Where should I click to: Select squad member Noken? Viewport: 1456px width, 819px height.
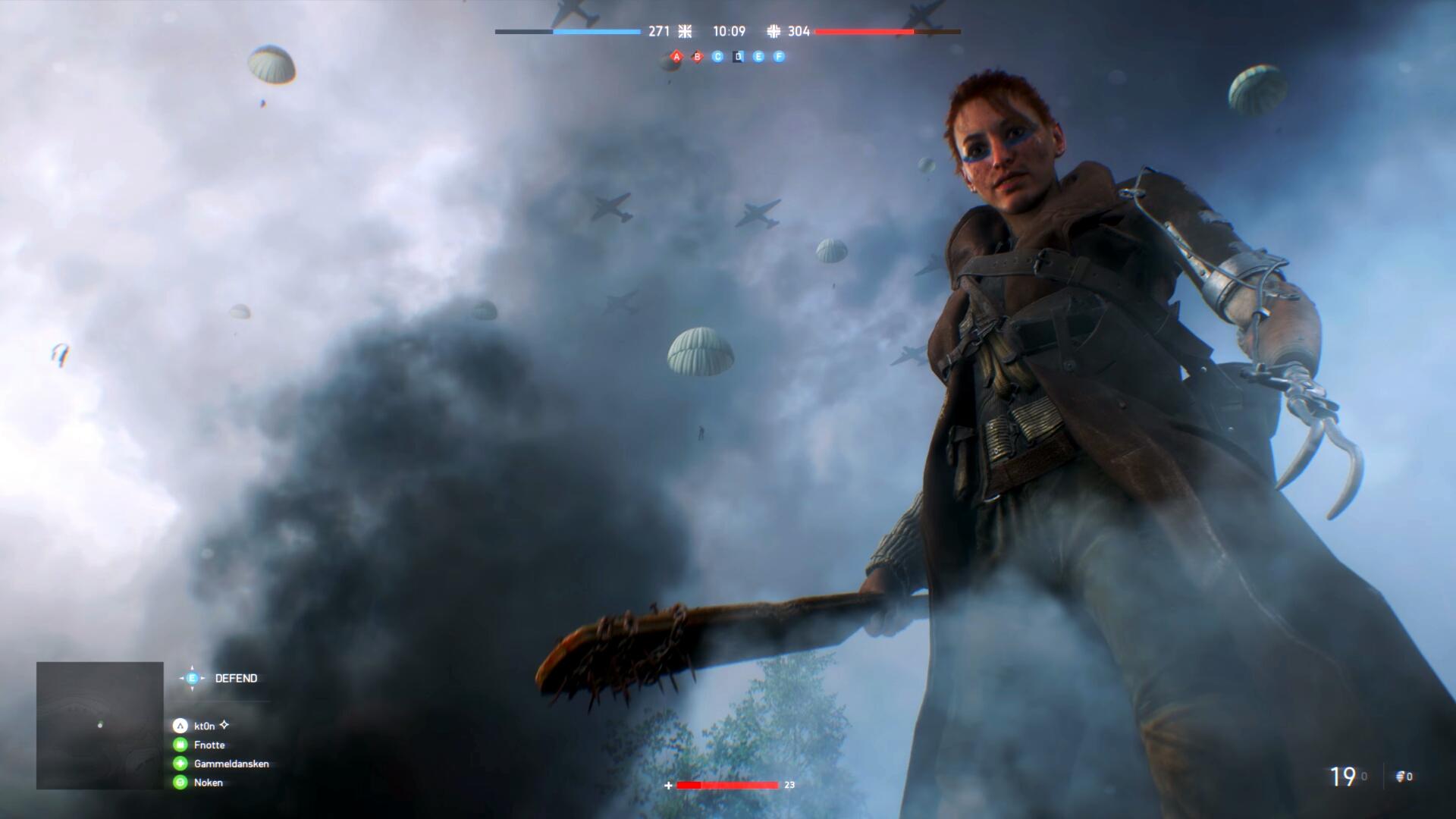[208, 783]
